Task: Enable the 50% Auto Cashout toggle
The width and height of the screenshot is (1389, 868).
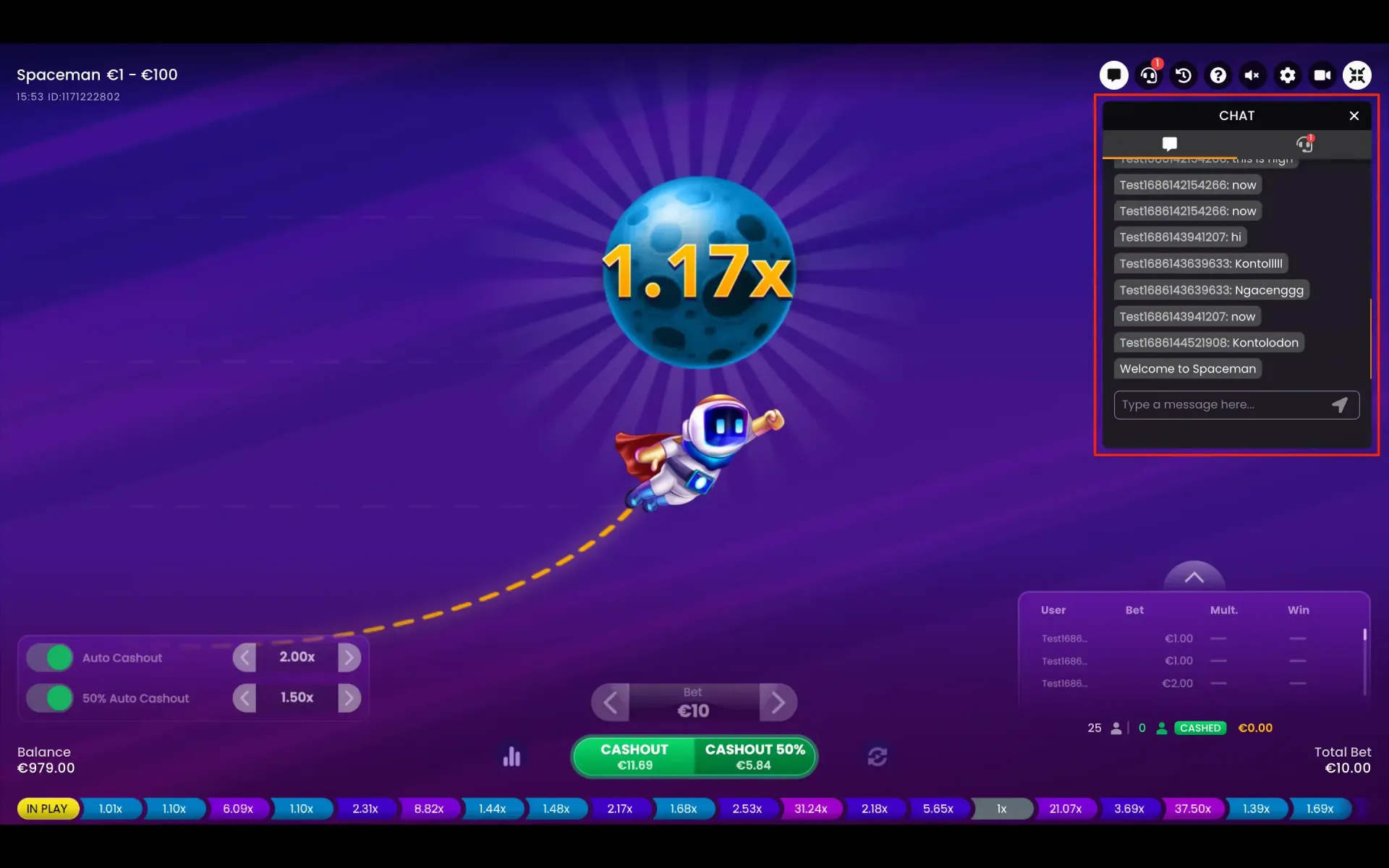Action: click(x=49, y=698)
